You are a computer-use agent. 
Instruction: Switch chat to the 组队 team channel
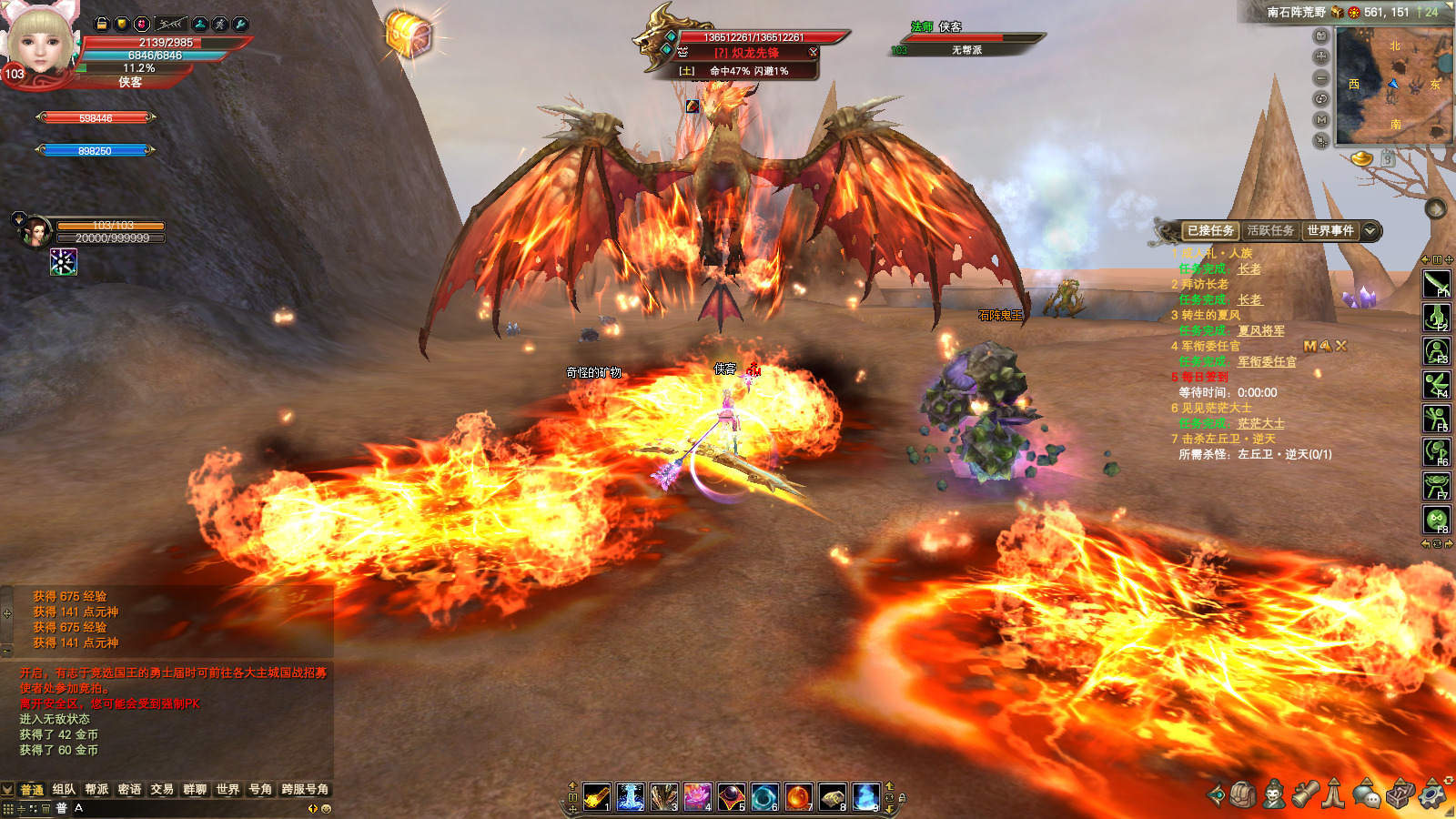click(x=64, y=789)
